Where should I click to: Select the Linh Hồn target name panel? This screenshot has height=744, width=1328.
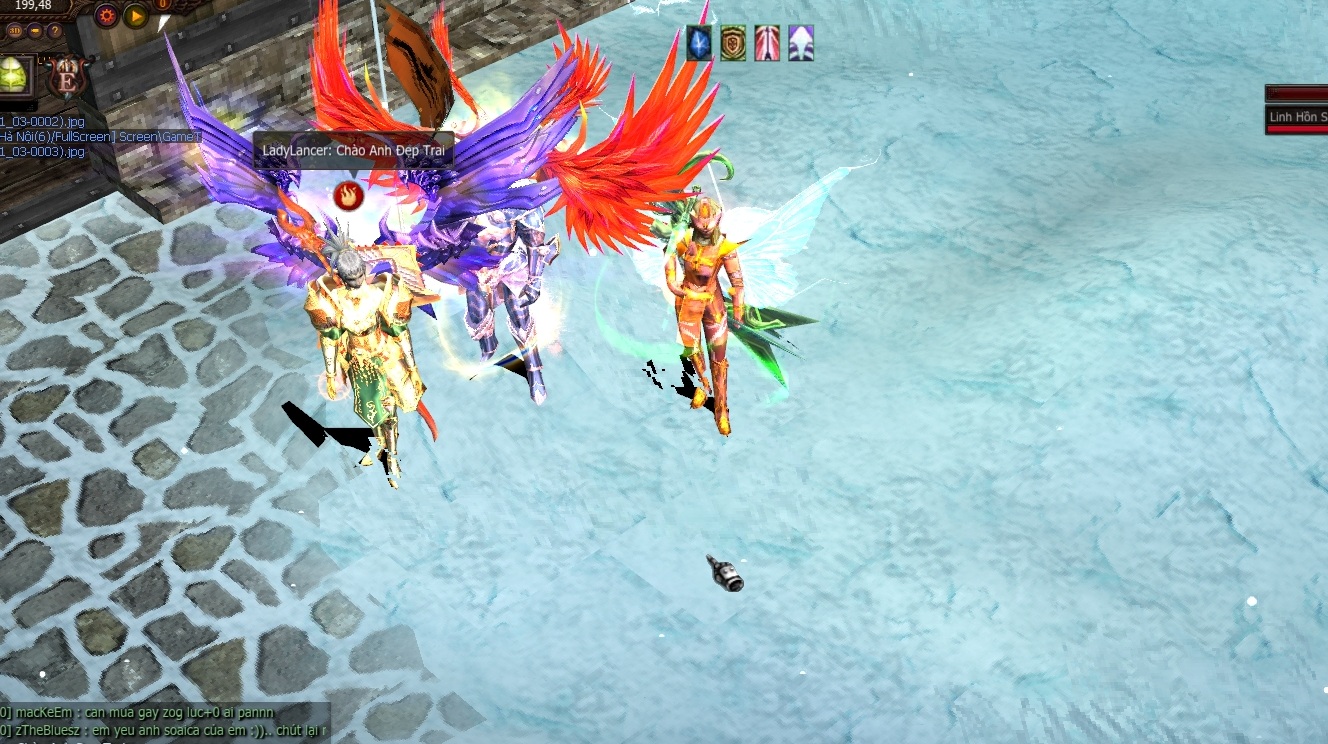click(1297, 117)
